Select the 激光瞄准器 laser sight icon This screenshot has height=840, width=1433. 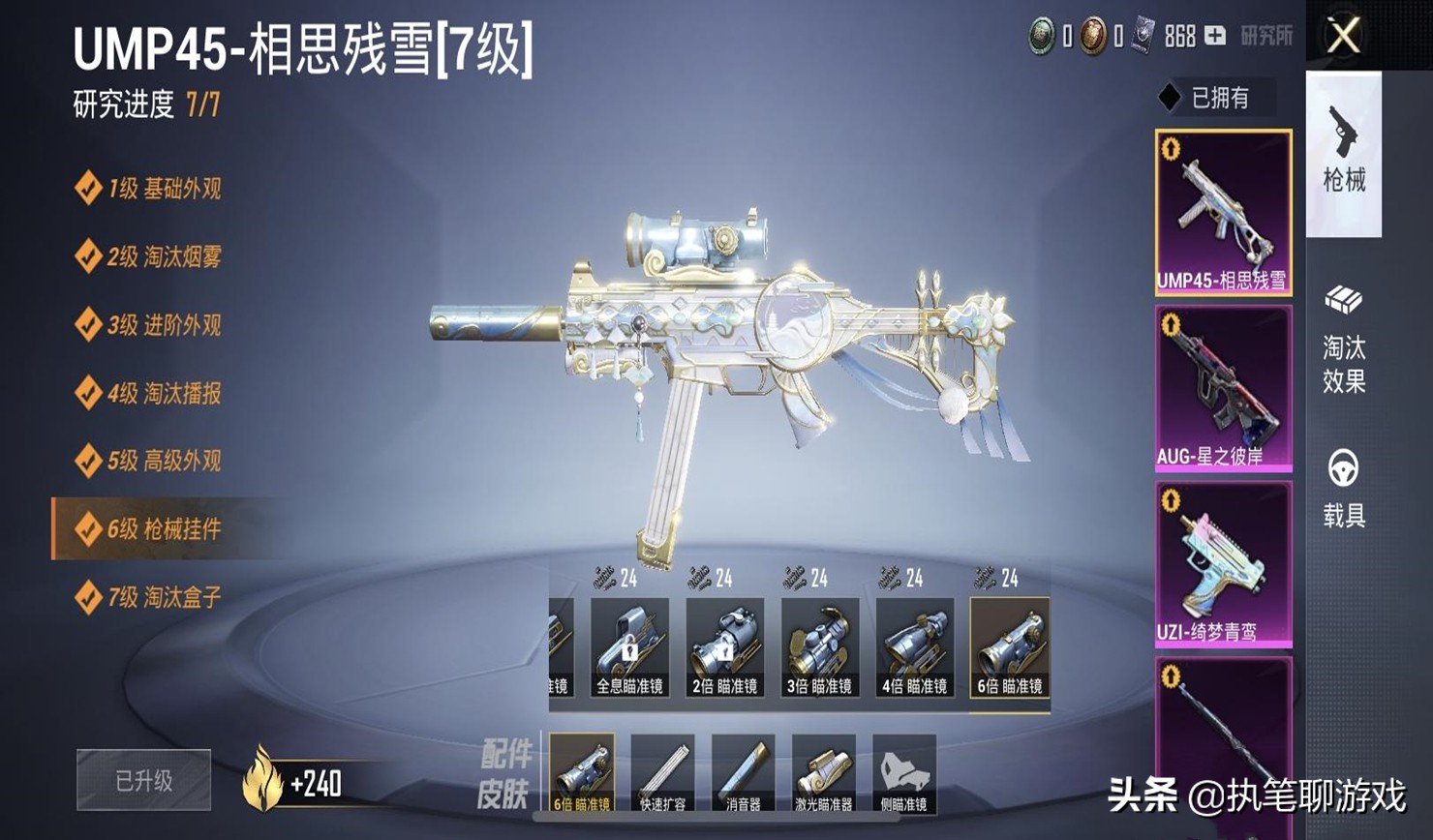coord(824,774)
